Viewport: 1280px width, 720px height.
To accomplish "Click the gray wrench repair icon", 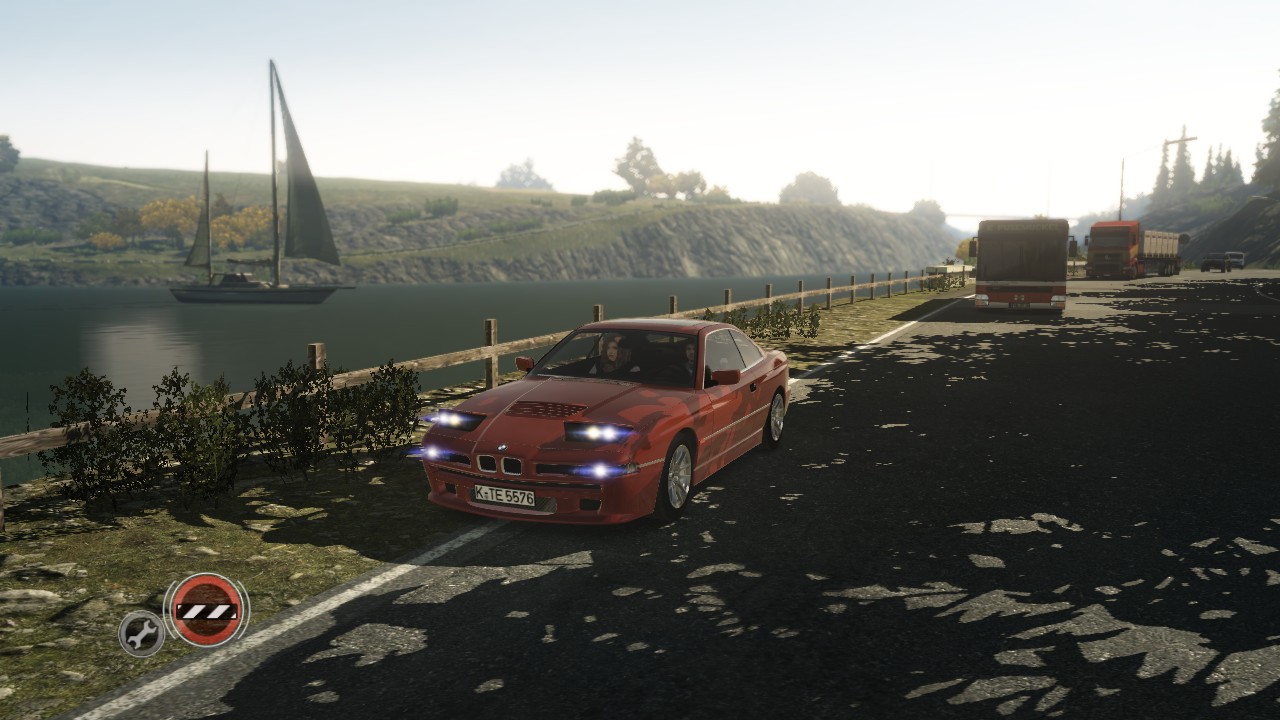I will point(141,633).
